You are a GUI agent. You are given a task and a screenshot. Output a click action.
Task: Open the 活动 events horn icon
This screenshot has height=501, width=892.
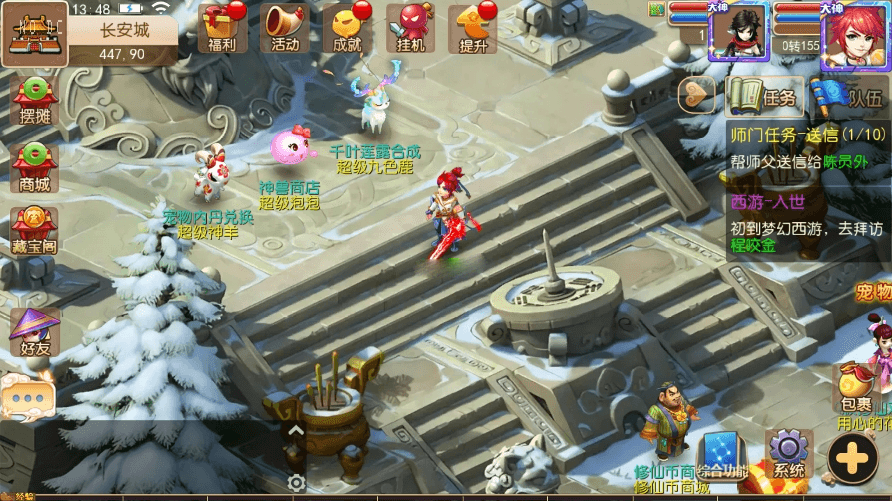[284, 27]
